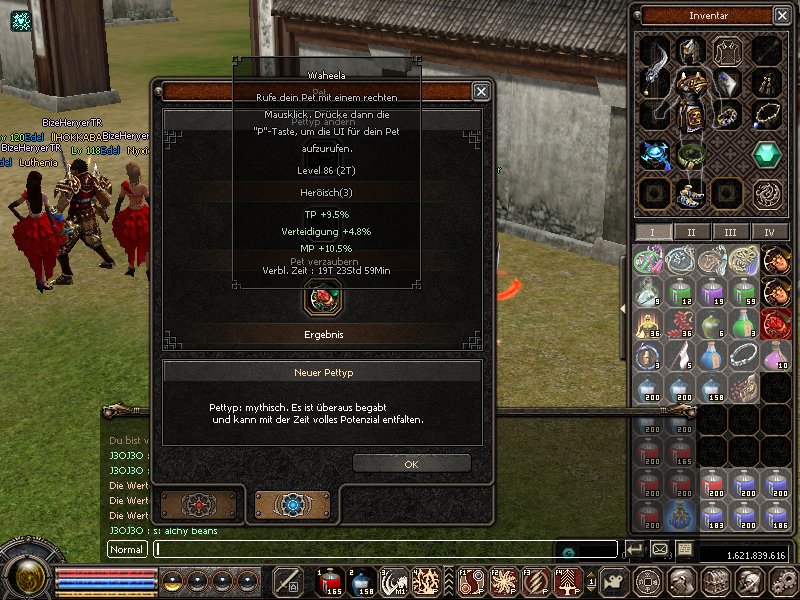Close the pet window with the X

click(481, 91)
